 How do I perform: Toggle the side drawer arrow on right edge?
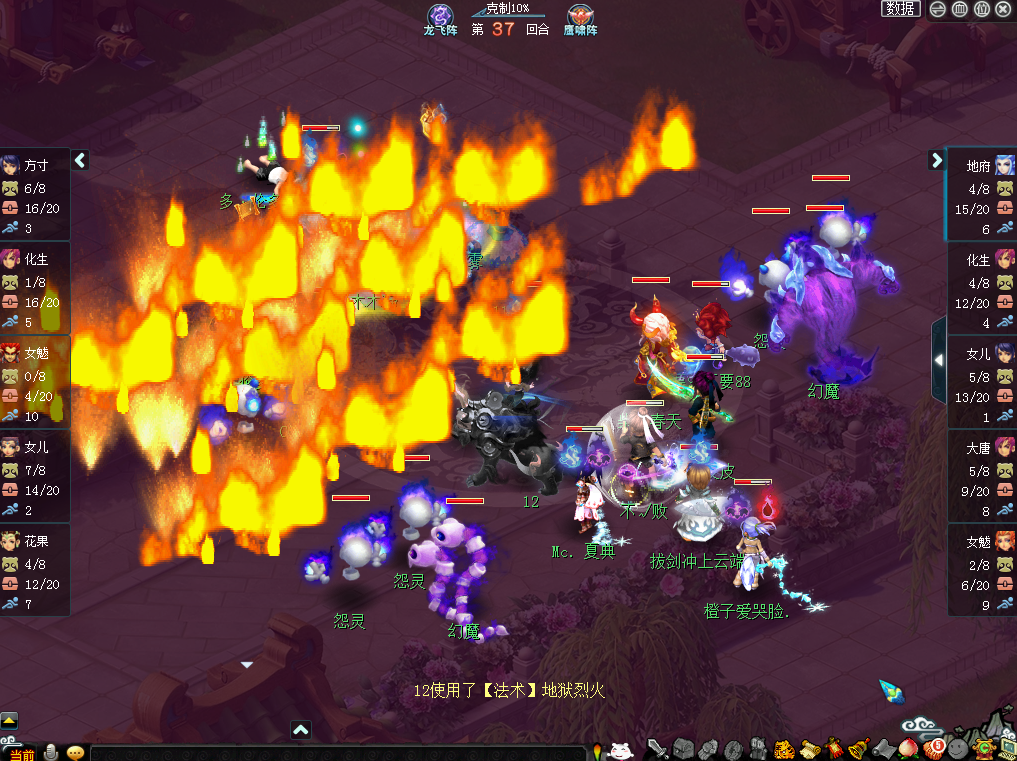[939, 360]
